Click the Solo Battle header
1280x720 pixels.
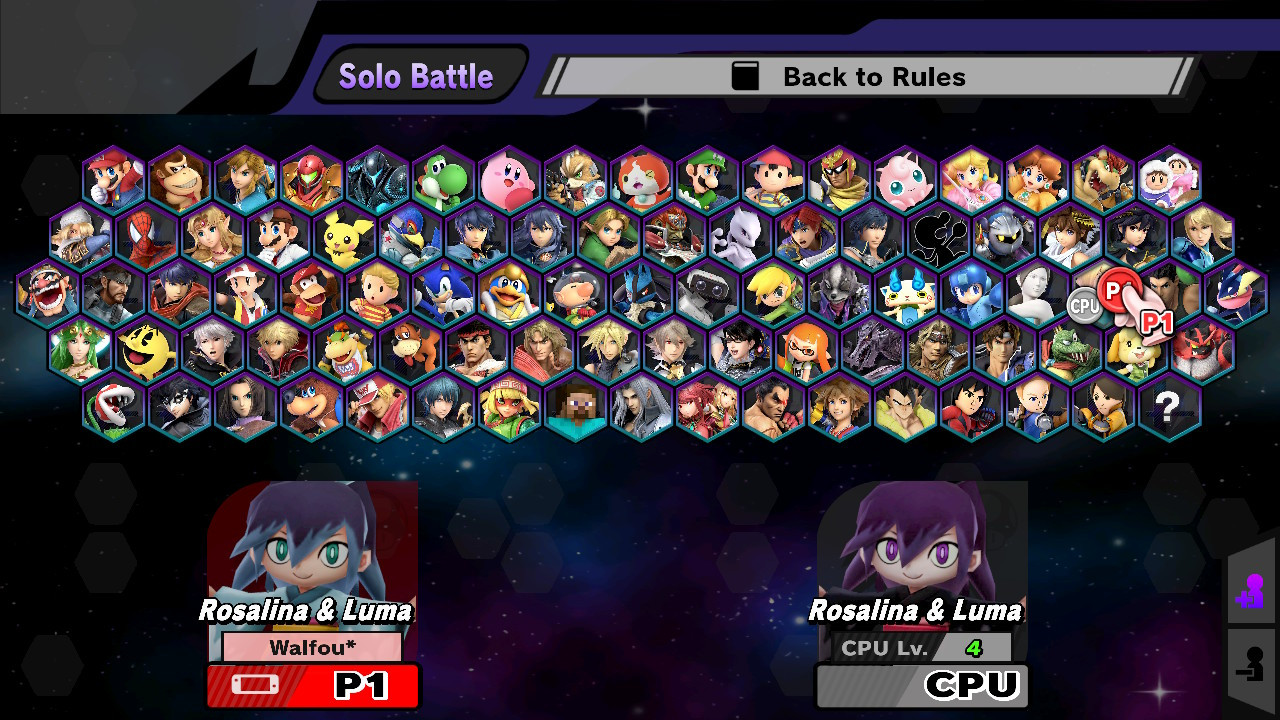click(417, 74)
